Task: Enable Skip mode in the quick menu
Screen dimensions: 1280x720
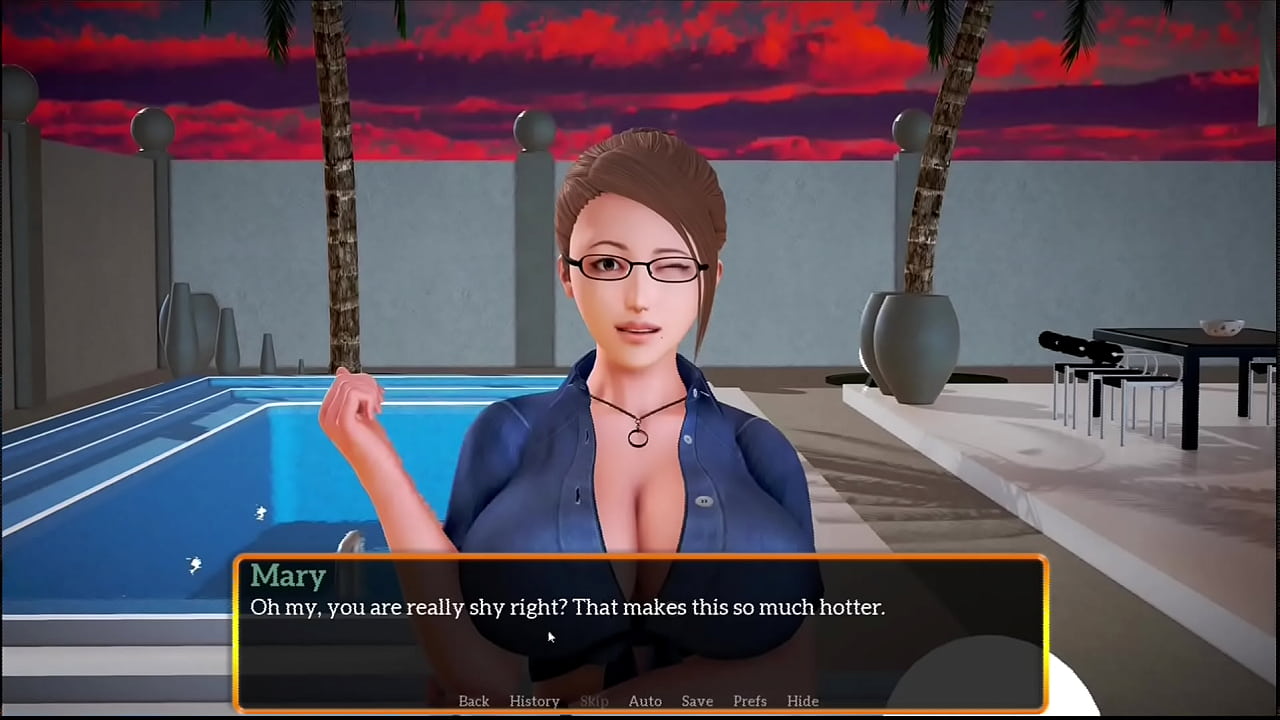Action: (594, 701)
